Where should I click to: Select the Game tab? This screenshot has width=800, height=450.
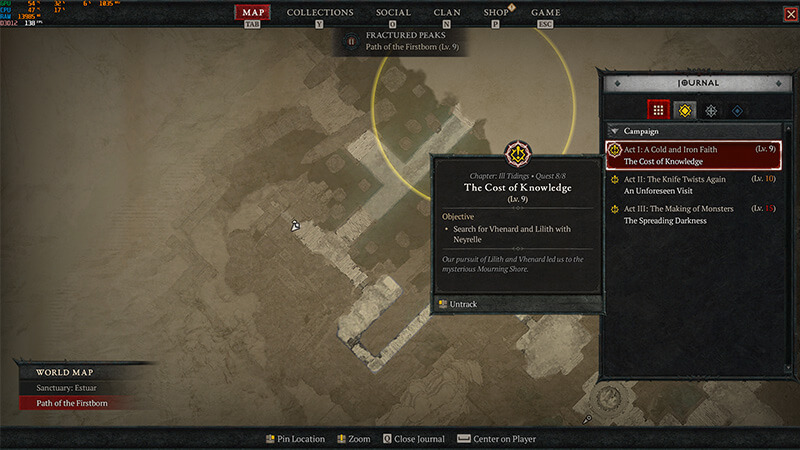(546, 13)
